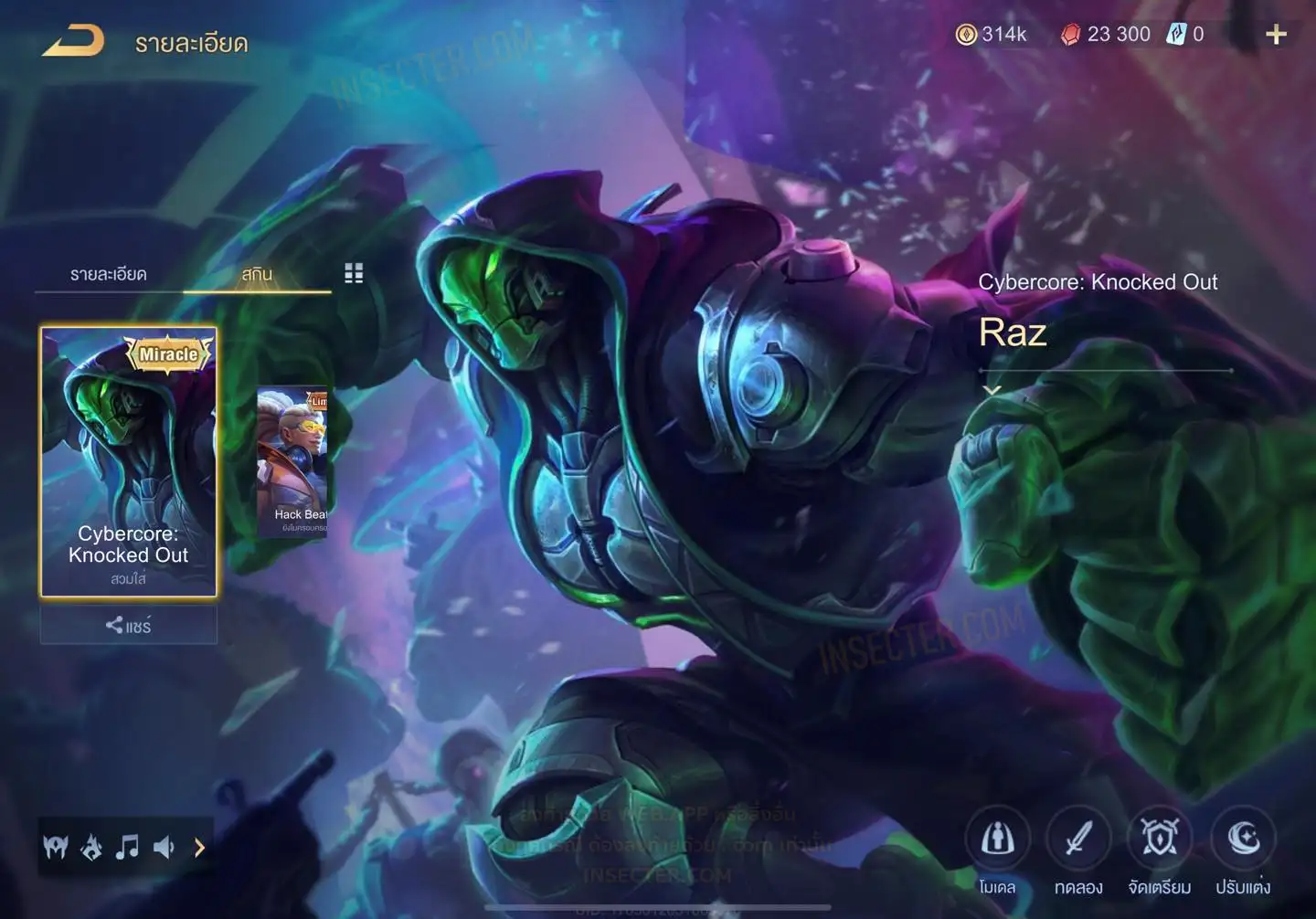
Task: Share the skin with the แชร์ button
Action: (129, 626)
